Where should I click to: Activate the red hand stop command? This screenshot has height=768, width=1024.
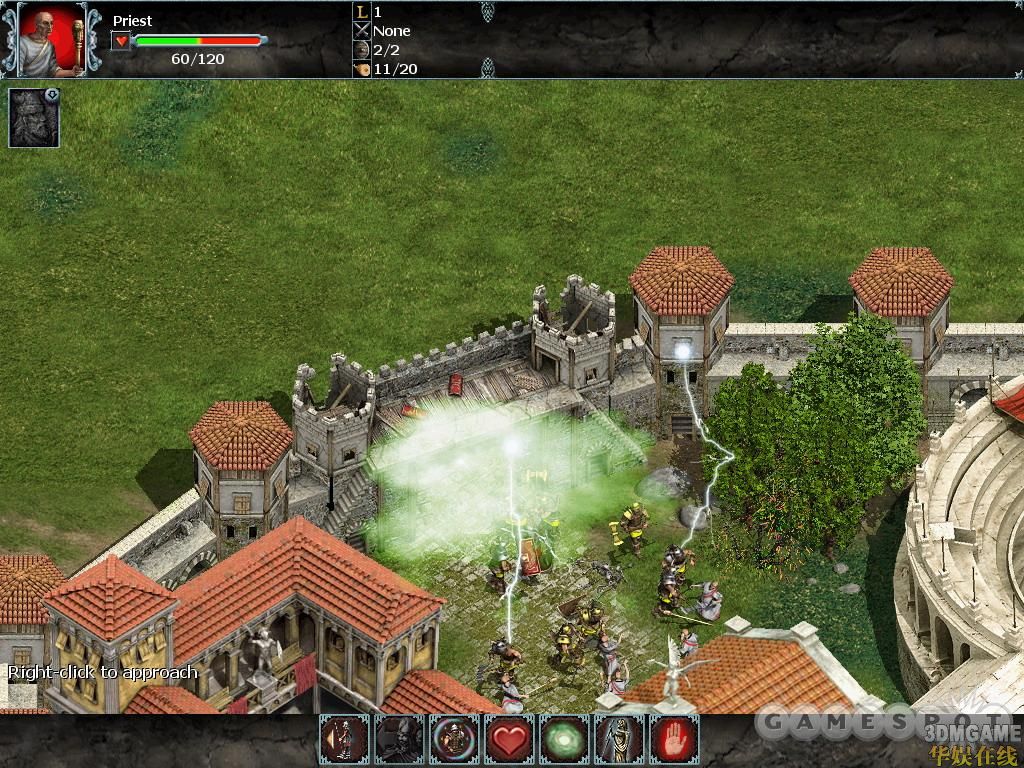[674, 740]
